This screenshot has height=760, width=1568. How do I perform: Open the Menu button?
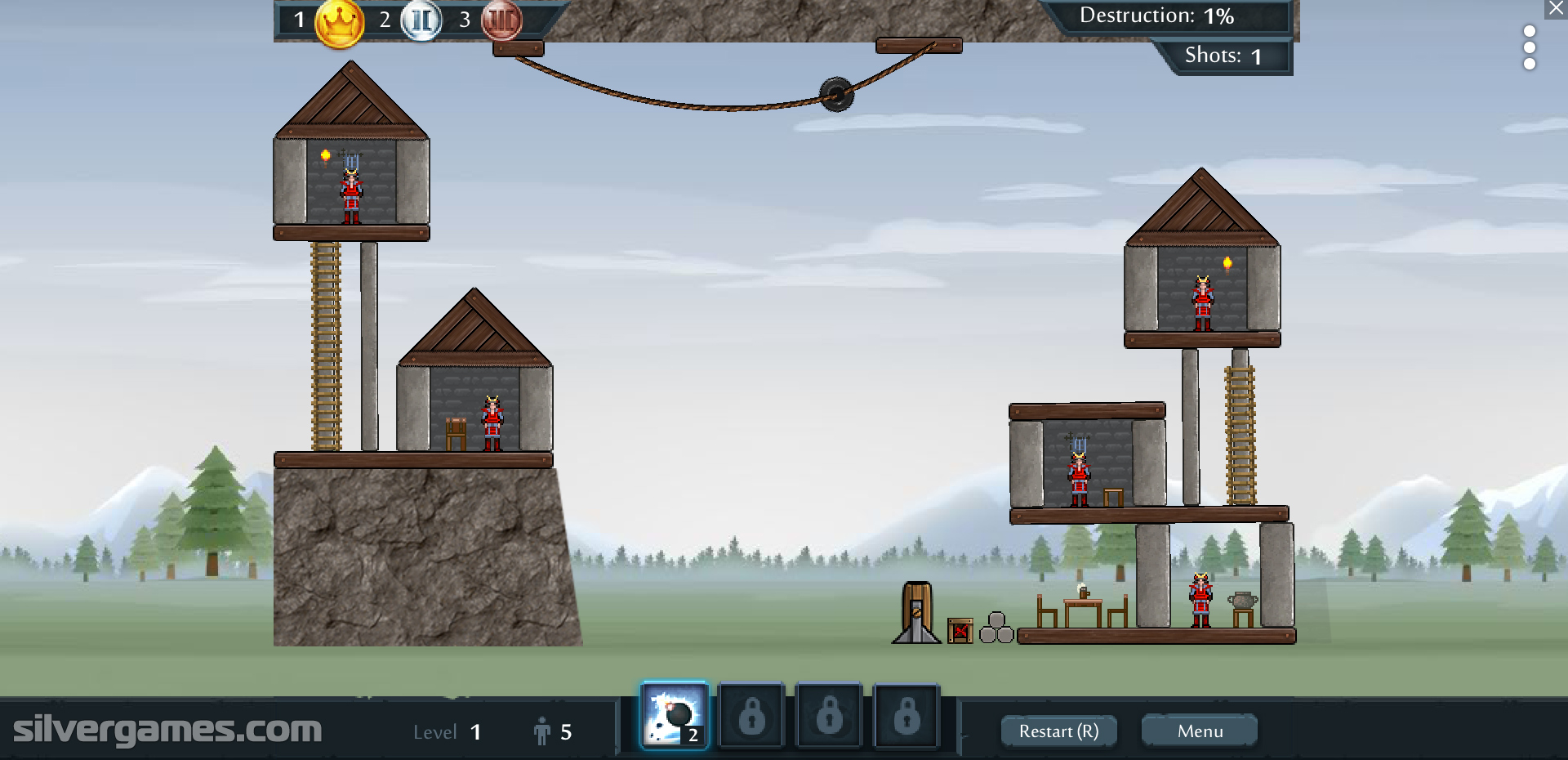1199,731
